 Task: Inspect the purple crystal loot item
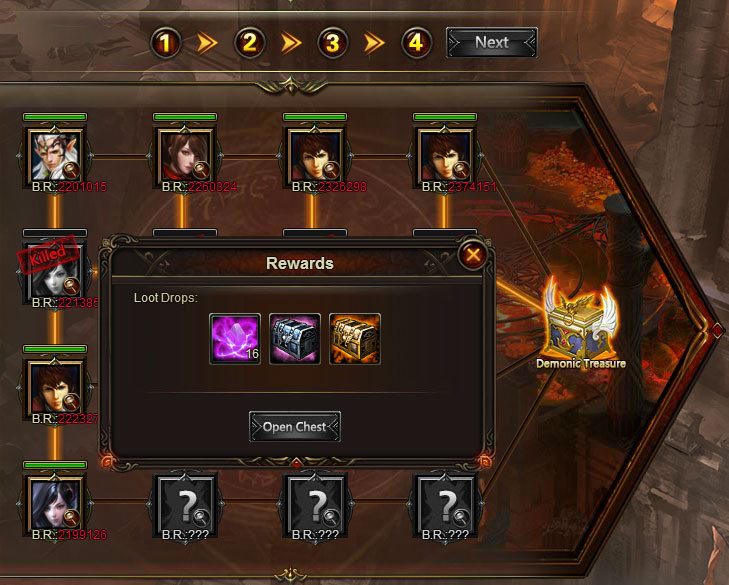[235, 339]
